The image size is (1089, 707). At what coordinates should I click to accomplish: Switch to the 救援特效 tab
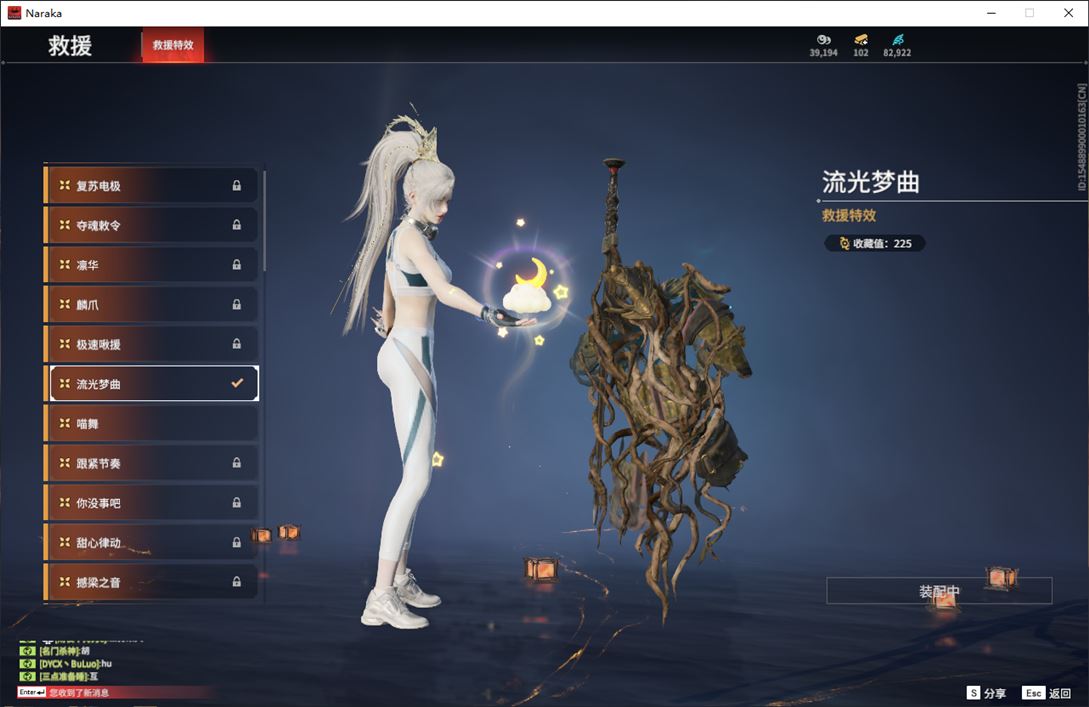tap(173, 45)
